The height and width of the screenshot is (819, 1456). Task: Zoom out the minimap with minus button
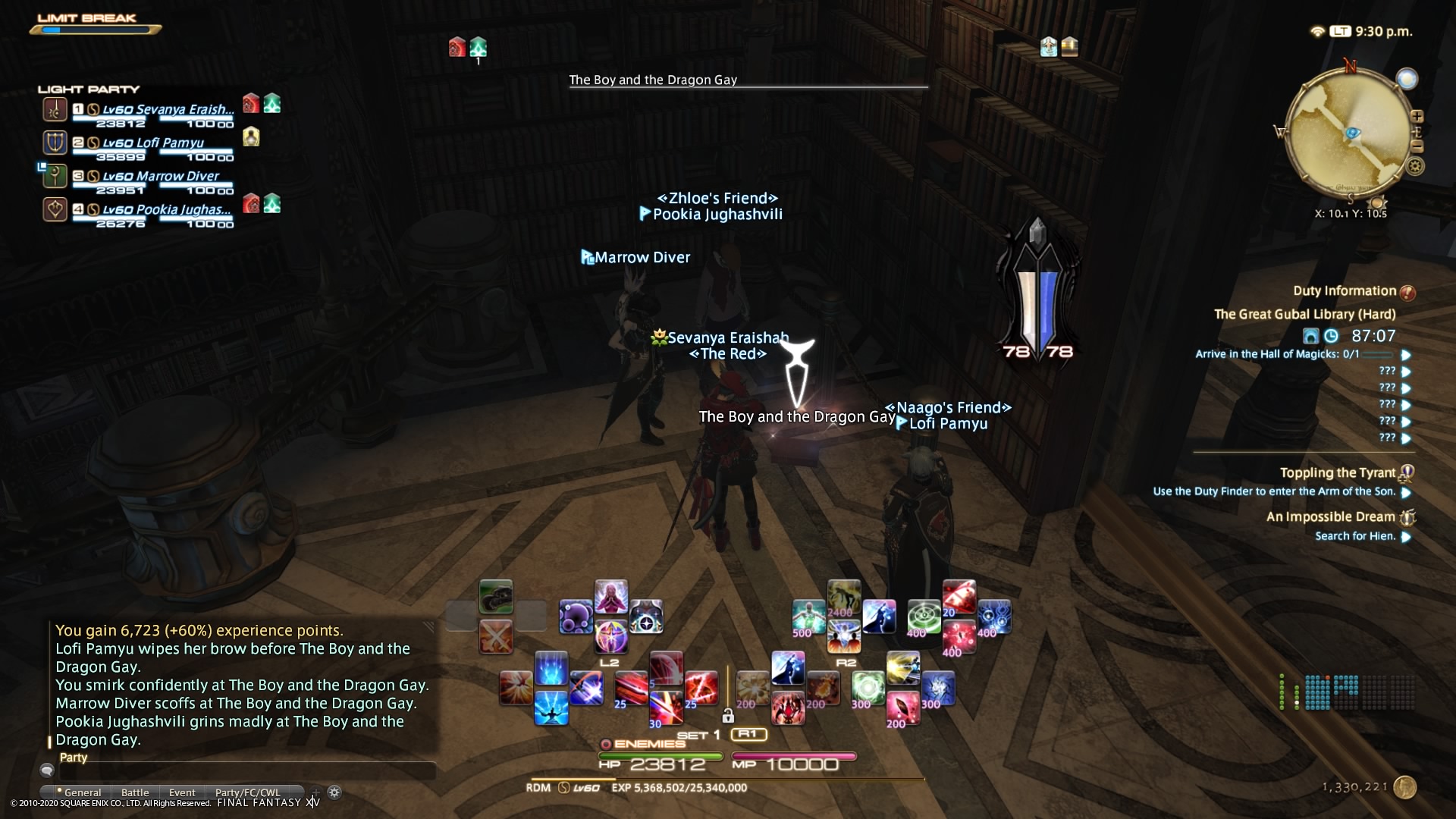(1417, 146)
